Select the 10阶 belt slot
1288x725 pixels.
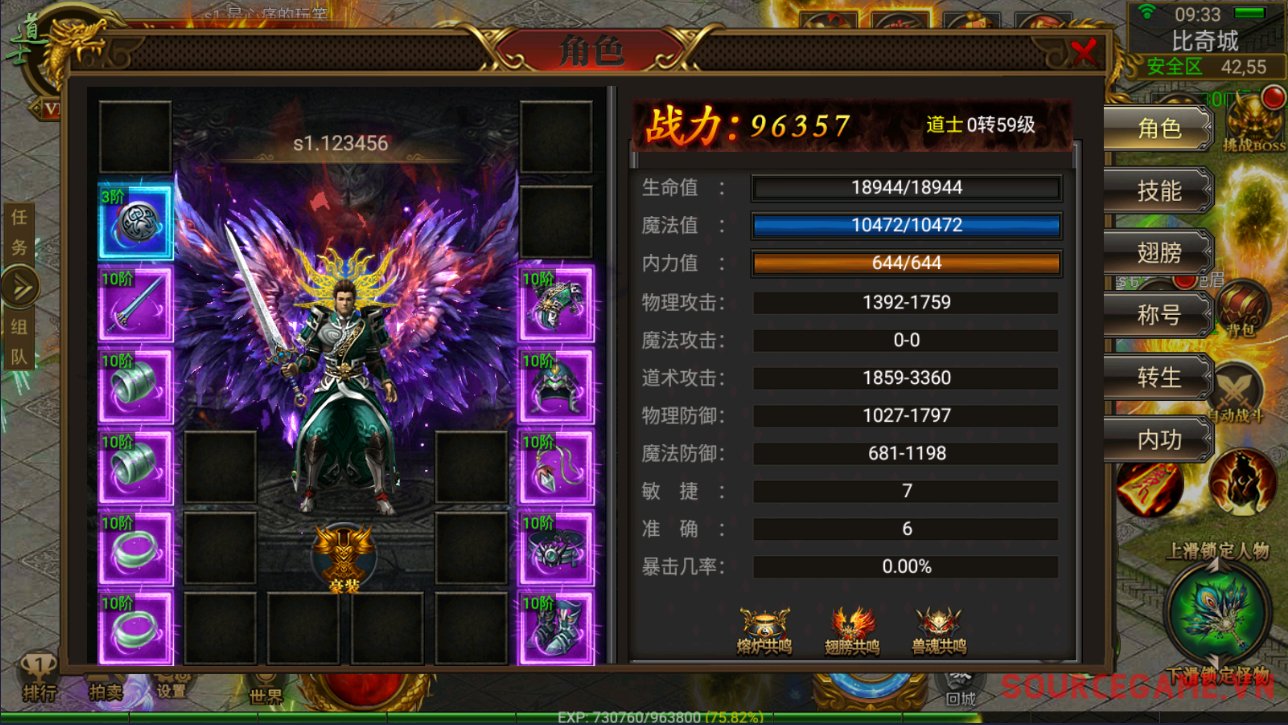(x=556, y=548)
